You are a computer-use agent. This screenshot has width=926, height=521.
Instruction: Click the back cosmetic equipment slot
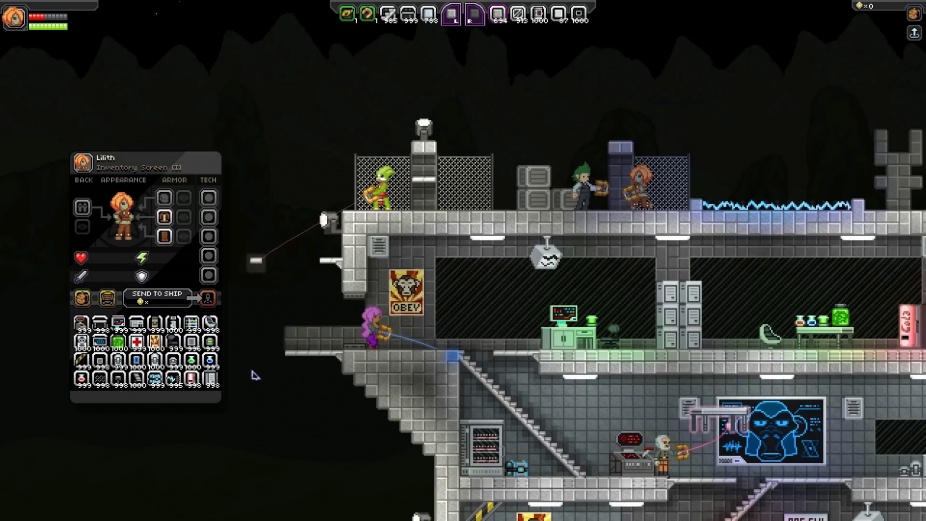82,208
